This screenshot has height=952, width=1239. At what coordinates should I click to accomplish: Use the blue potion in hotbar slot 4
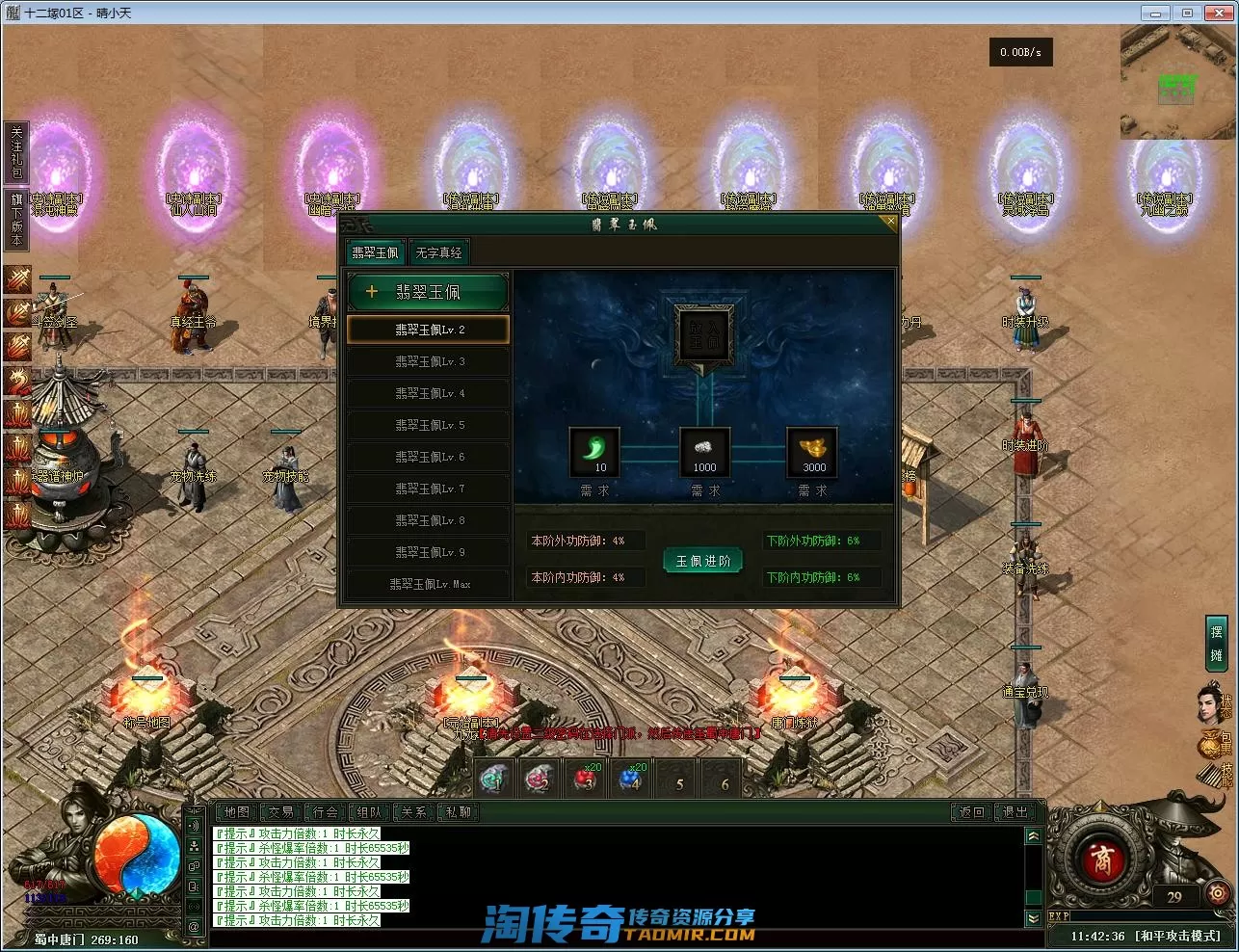[630, 779]
